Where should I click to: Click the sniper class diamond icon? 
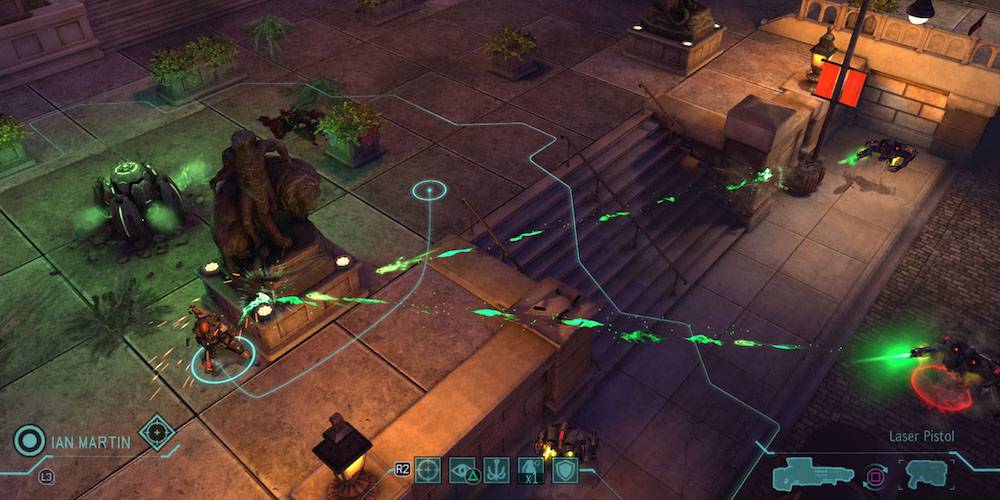pyautogui.click(x=157, y=432)
